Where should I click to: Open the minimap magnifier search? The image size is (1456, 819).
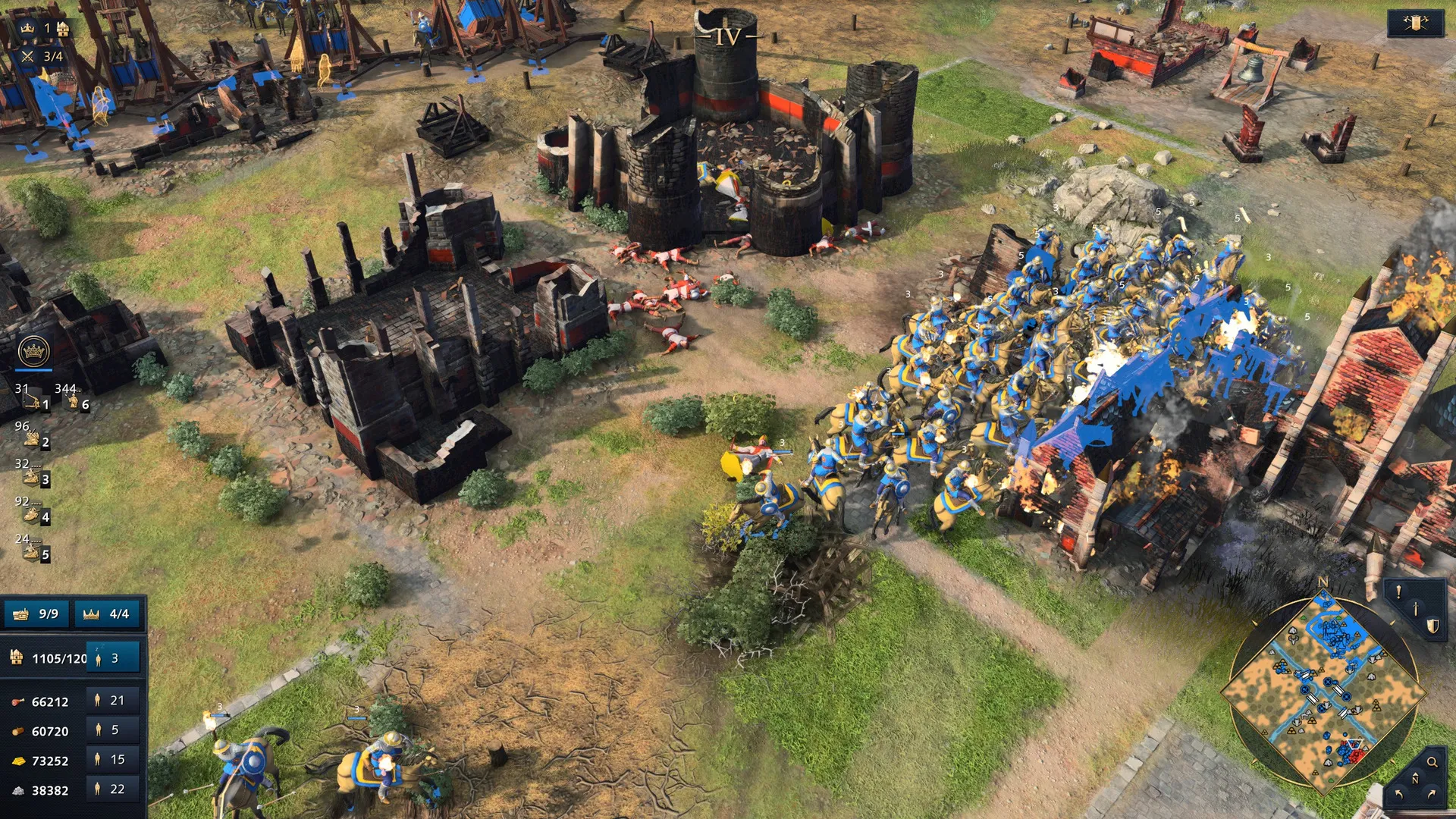(x=1432, y=762)
